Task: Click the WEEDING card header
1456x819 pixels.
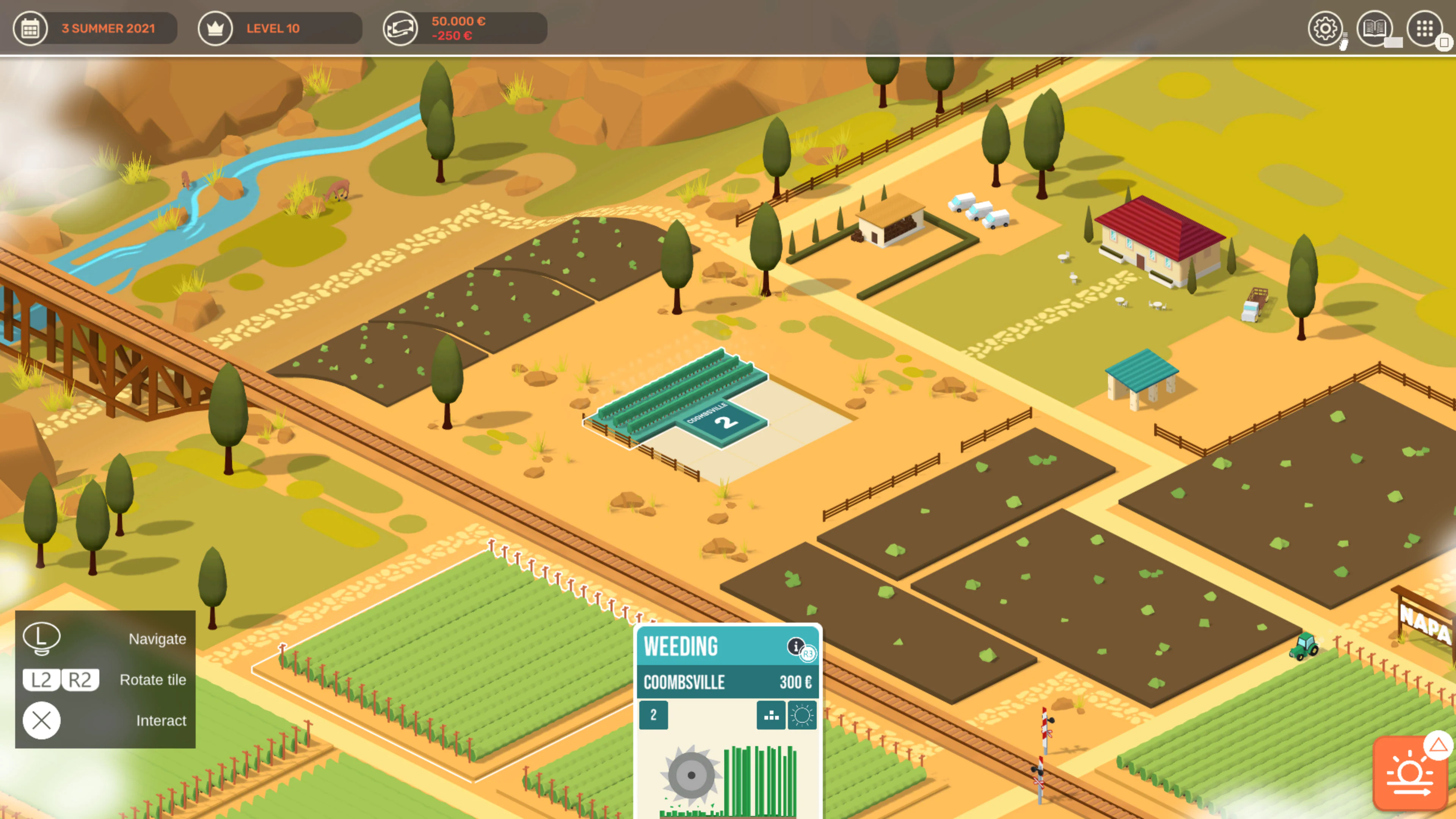Action: tap(681, 646)
